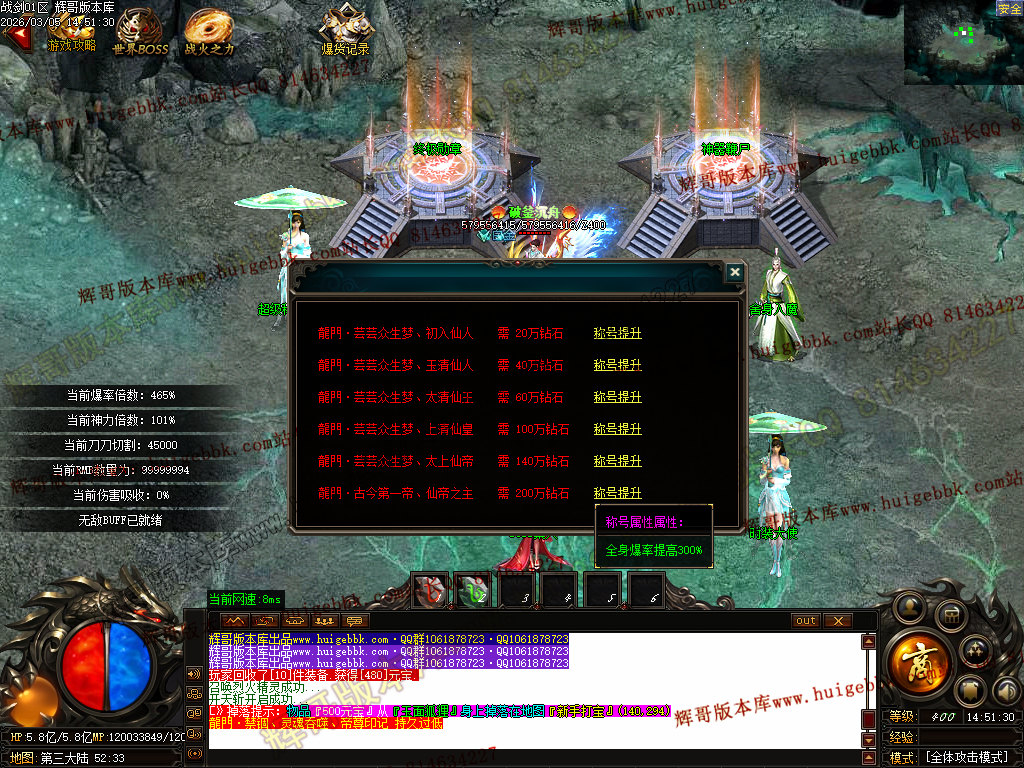The width and height of the screenshot is (1024, 768).
Task: Close the title upgrade dialog
Action: (x=735, y=272)
